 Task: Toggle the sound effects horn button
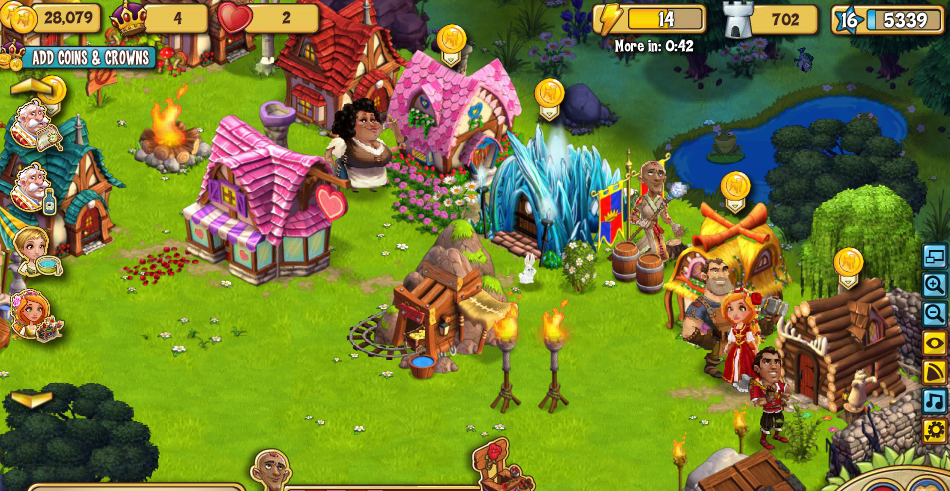click(934, 372)
